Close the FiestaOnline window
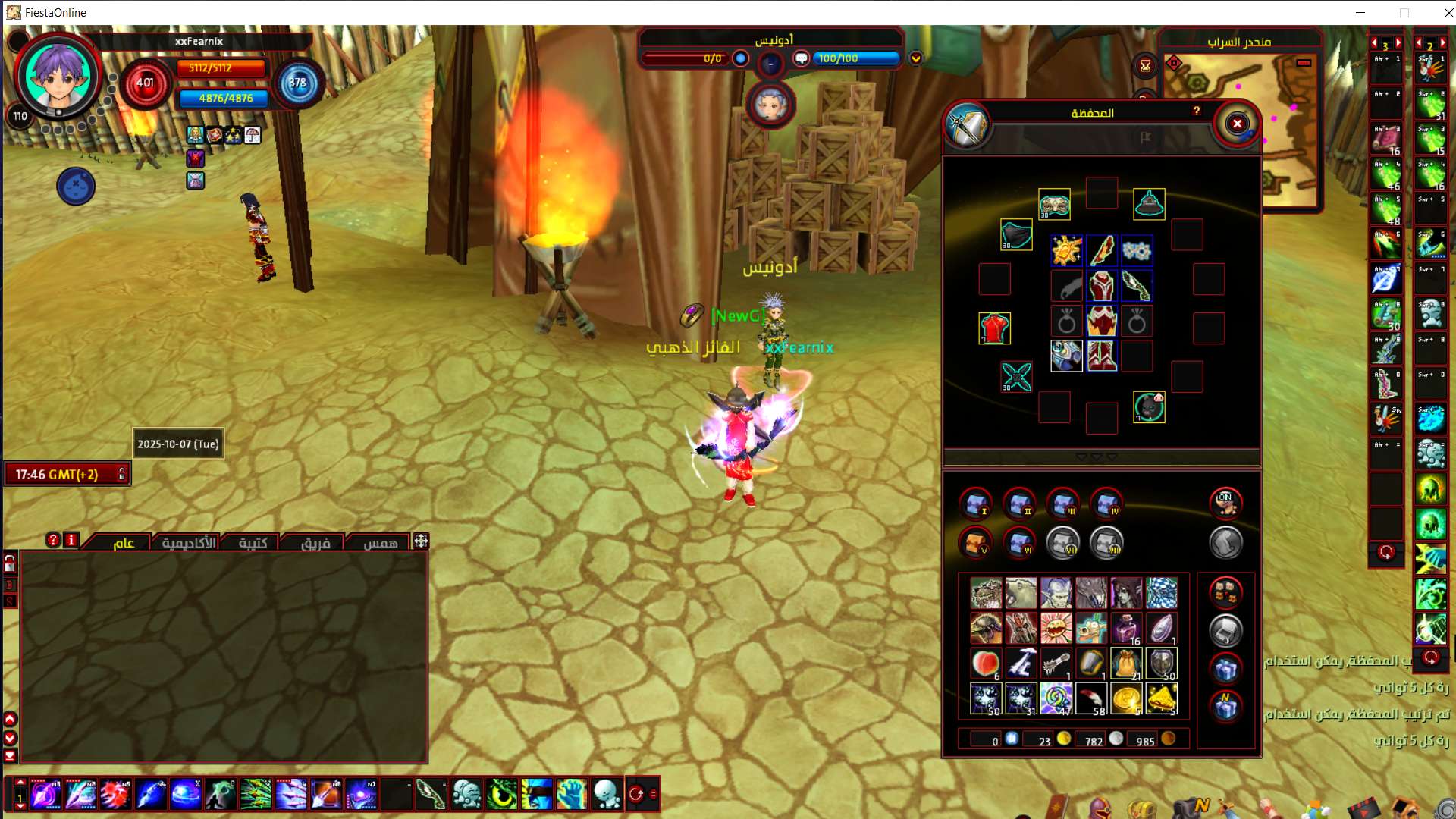The width and height of the screenshot is (1456, 819). click(x=1448, y=12)
